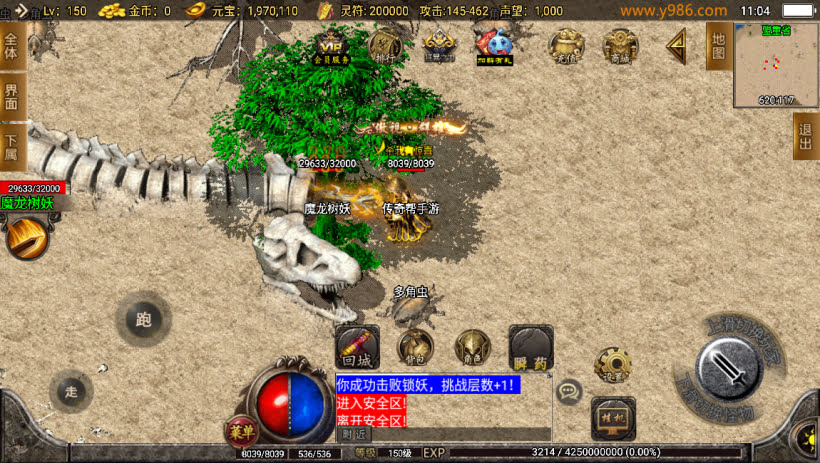Open the 地图 map button
Screen dimensions: 820x463
(718, 46)
